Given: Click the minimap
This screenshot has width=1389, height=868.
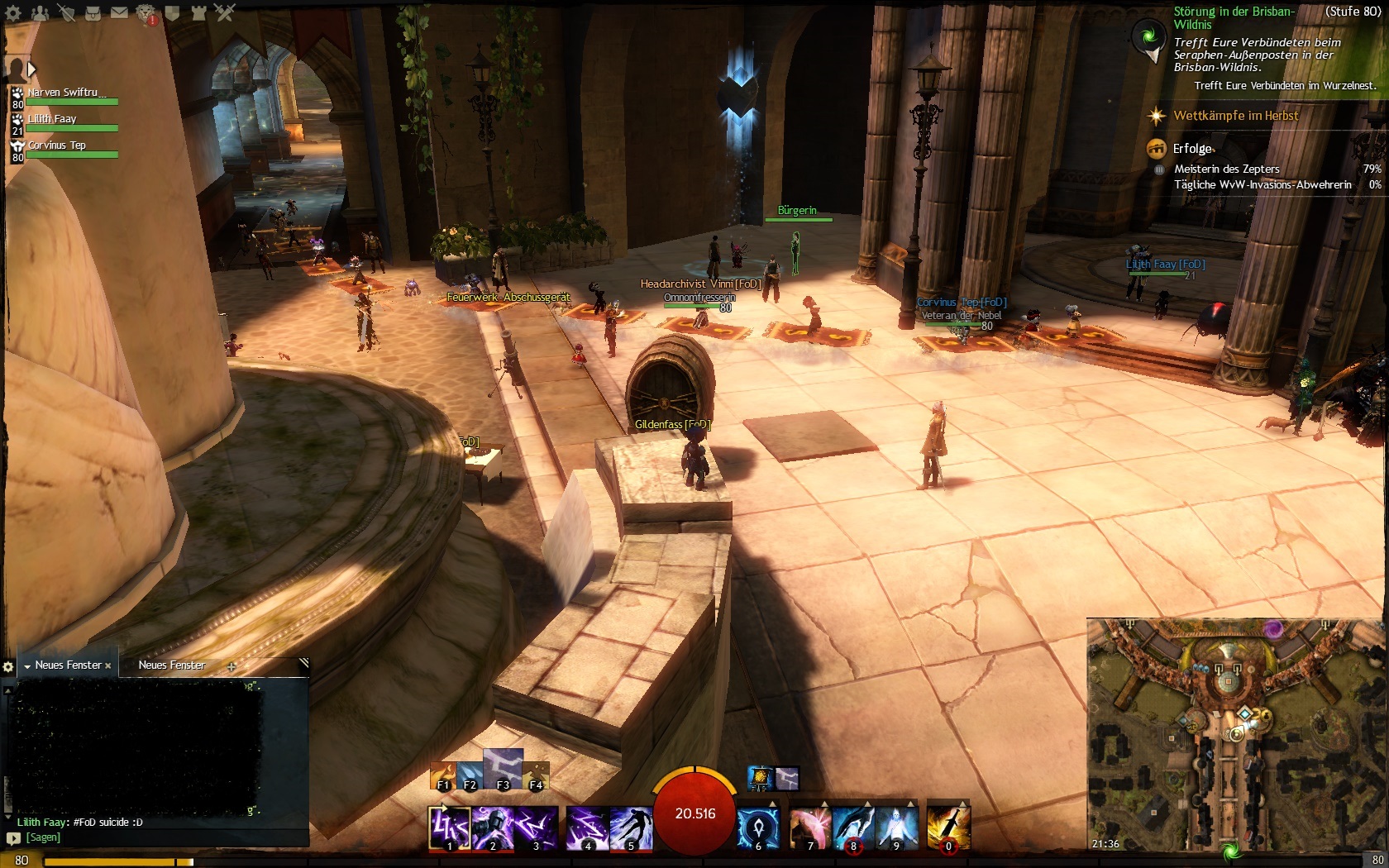Looking at the screenshot, I should [x=1234, y=736].
